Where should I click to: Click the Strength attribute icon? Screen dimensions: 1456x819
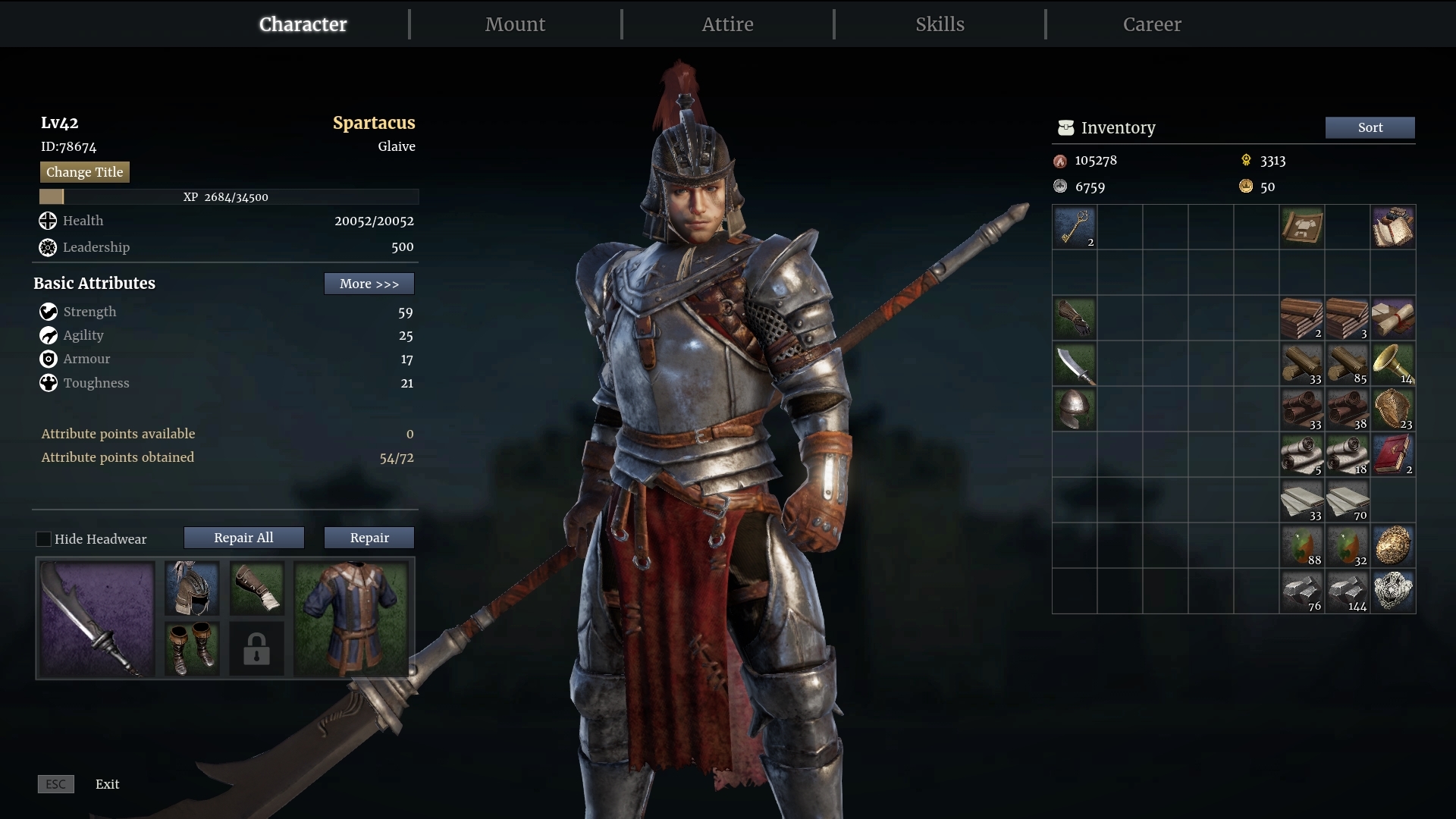48,312
